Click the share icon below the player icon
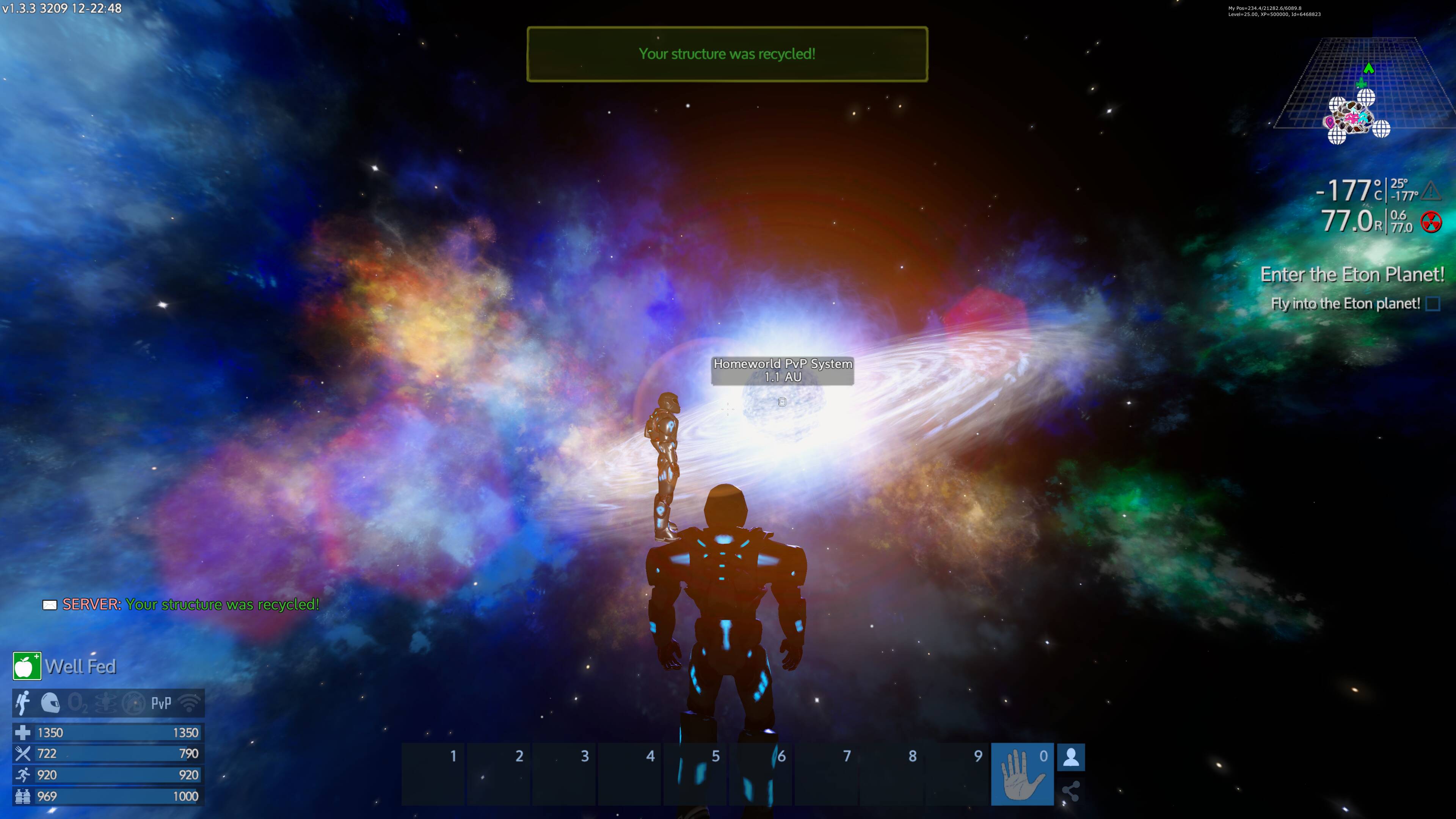The image size is (1456, 819). click(1070, 791)
